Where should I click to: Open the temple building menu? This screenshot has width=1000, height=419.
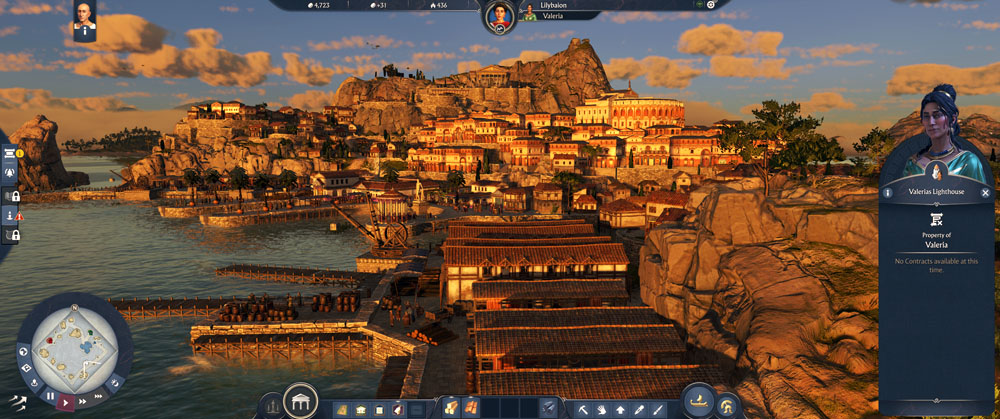pos(300,402)
